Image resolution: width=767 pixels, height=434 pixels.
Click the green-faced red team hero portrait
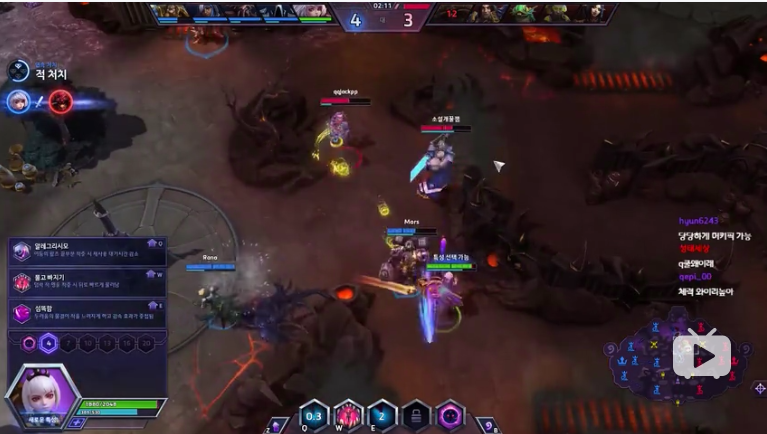tap(523, 12)
